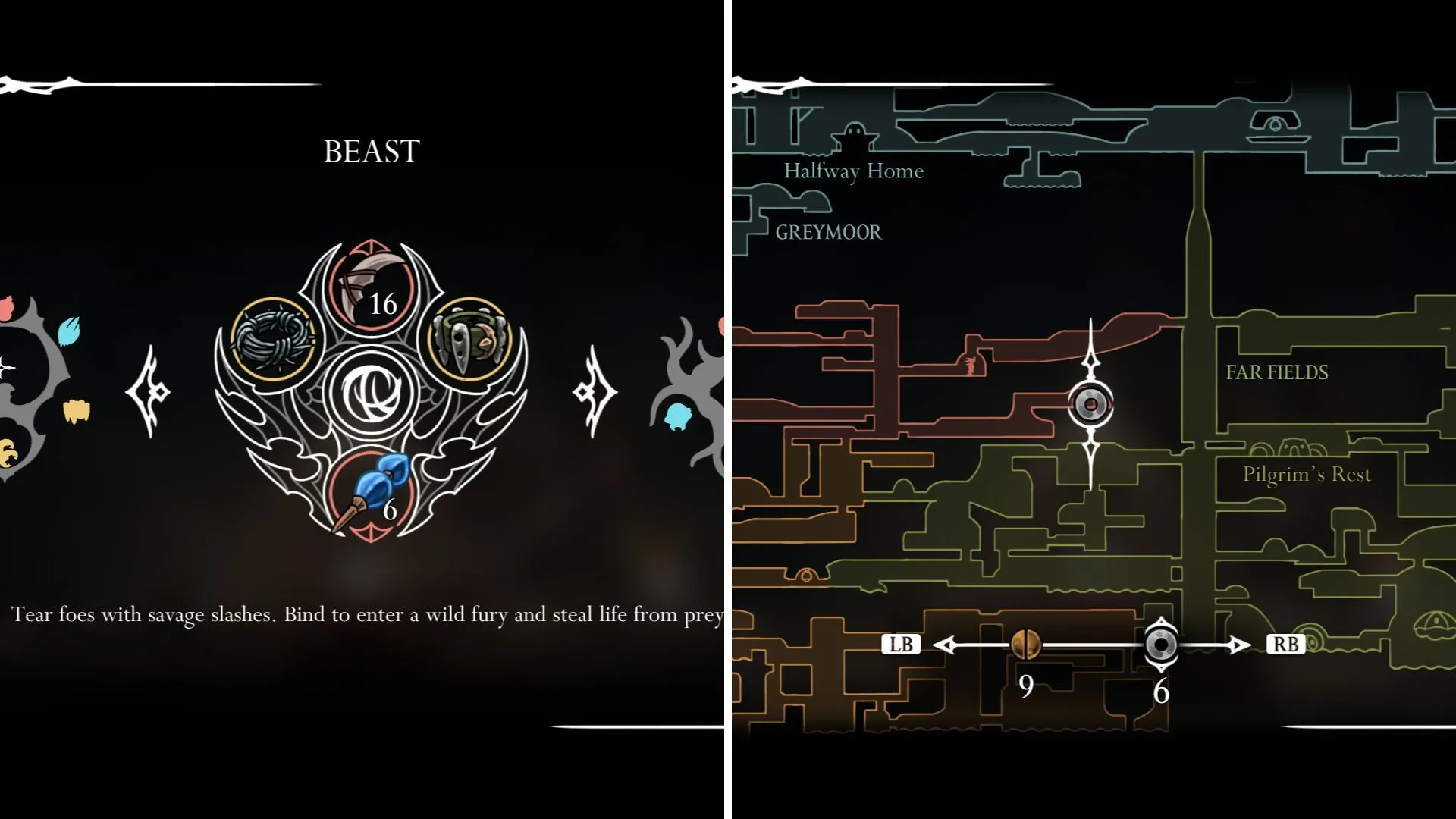Click the Halfway Home location label
This screenshot has height=819, width=1456.
(x=854, y=171)
